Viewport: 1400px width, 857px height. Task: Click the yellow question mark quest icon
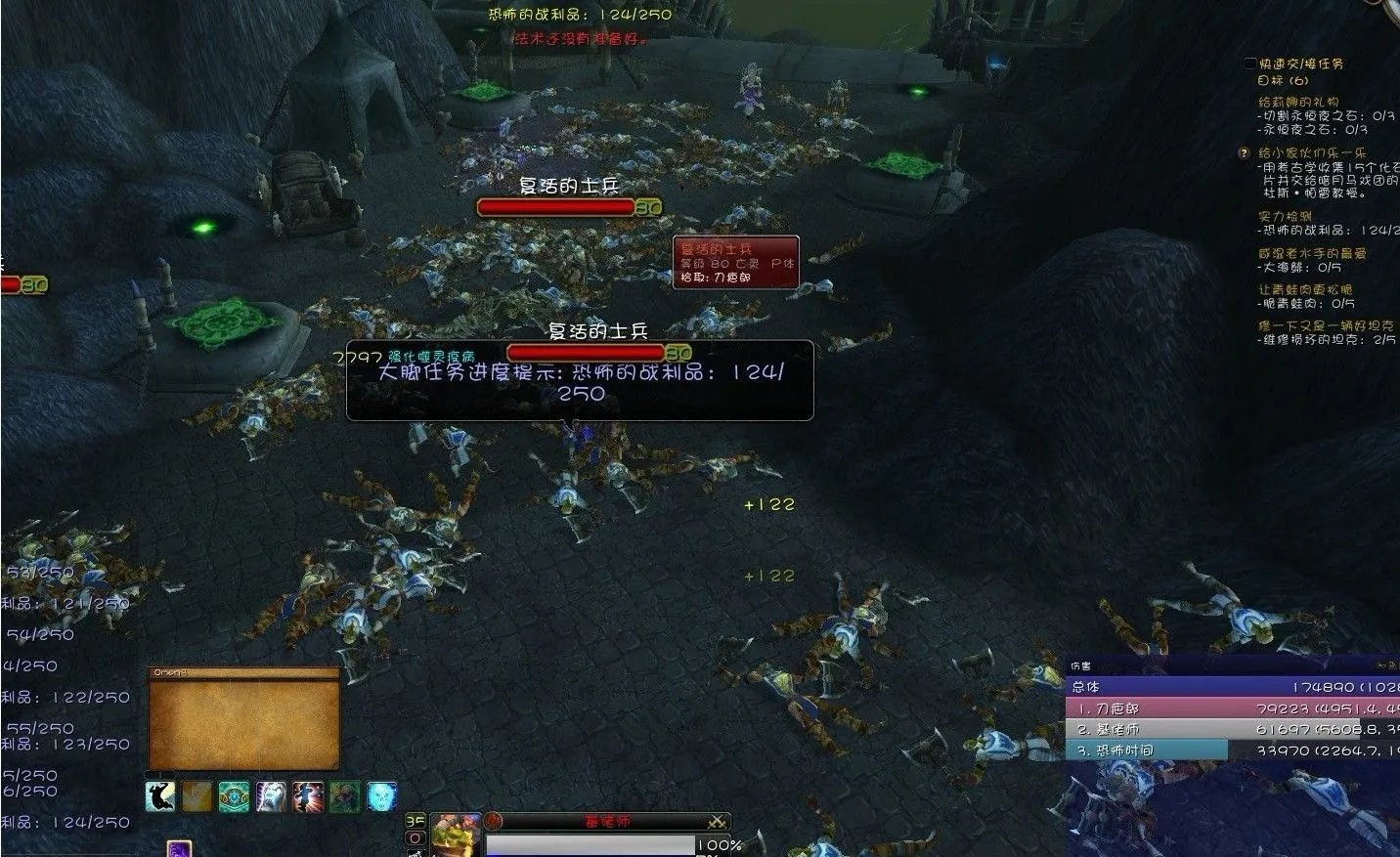pos(1245,153)
